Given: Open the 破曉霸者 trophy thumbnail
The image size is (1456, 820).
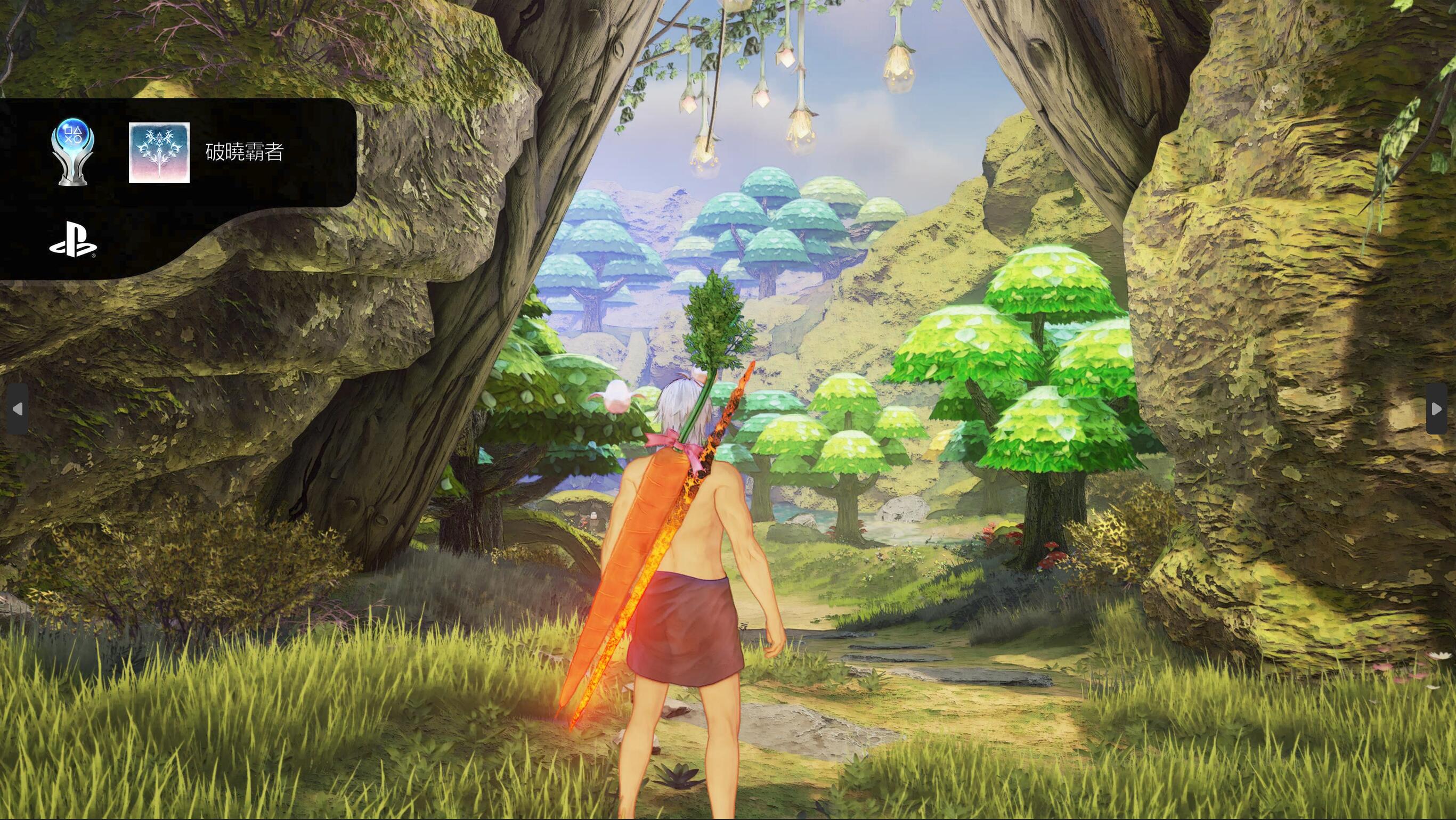Looking at the screenshot, I should [x=159, y=153].
